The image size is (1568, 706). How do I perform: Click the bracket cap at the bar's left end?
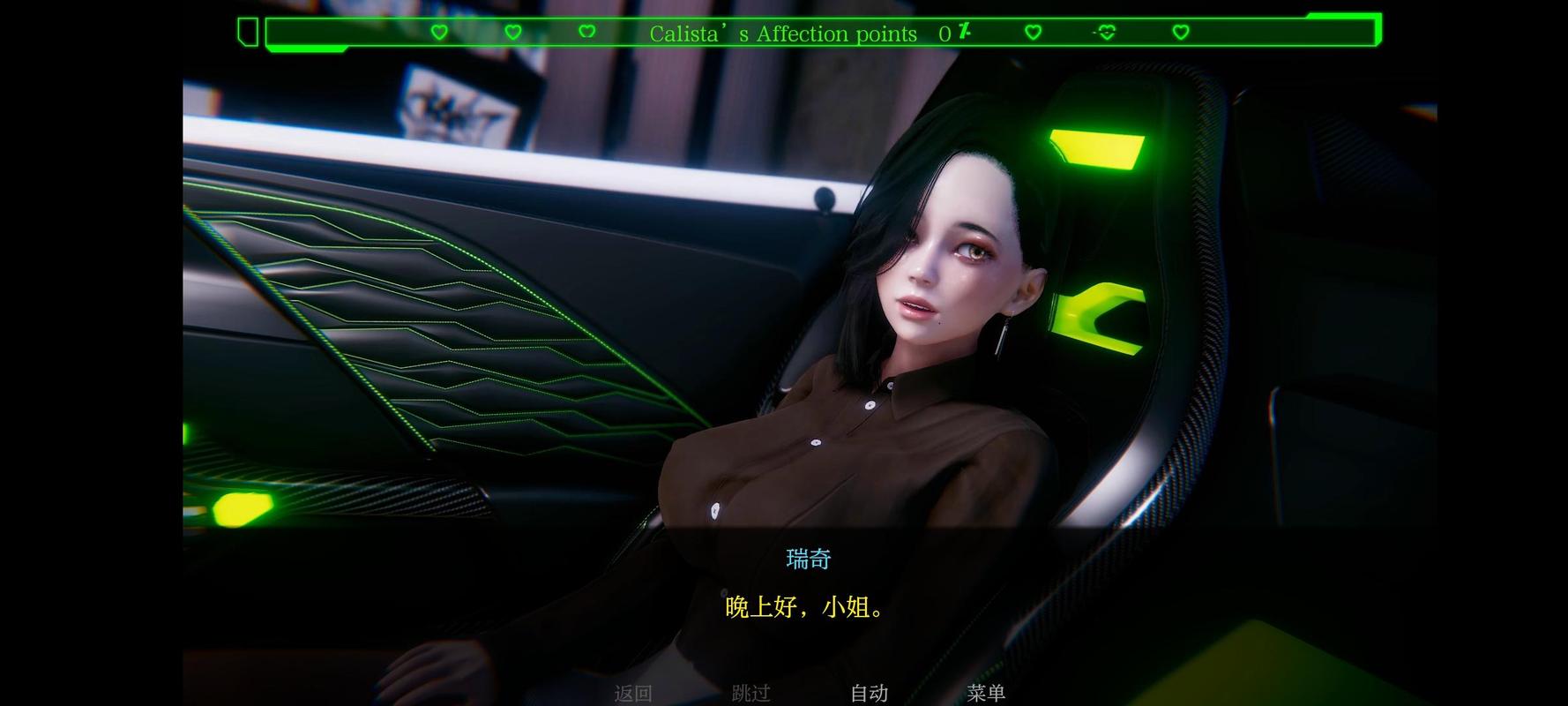[247, 32]
